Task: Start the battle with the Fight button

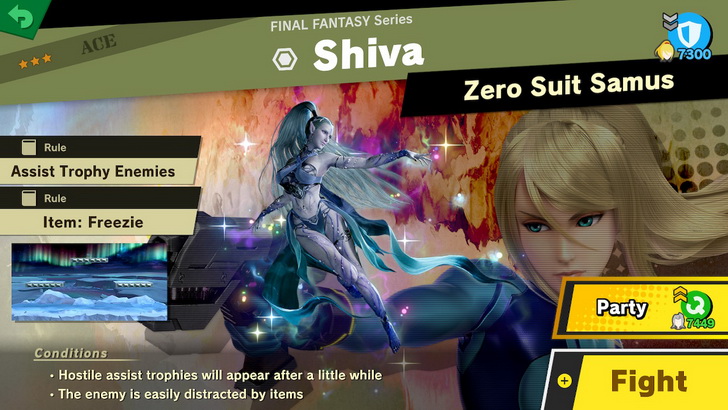Action: click(648, 381)
